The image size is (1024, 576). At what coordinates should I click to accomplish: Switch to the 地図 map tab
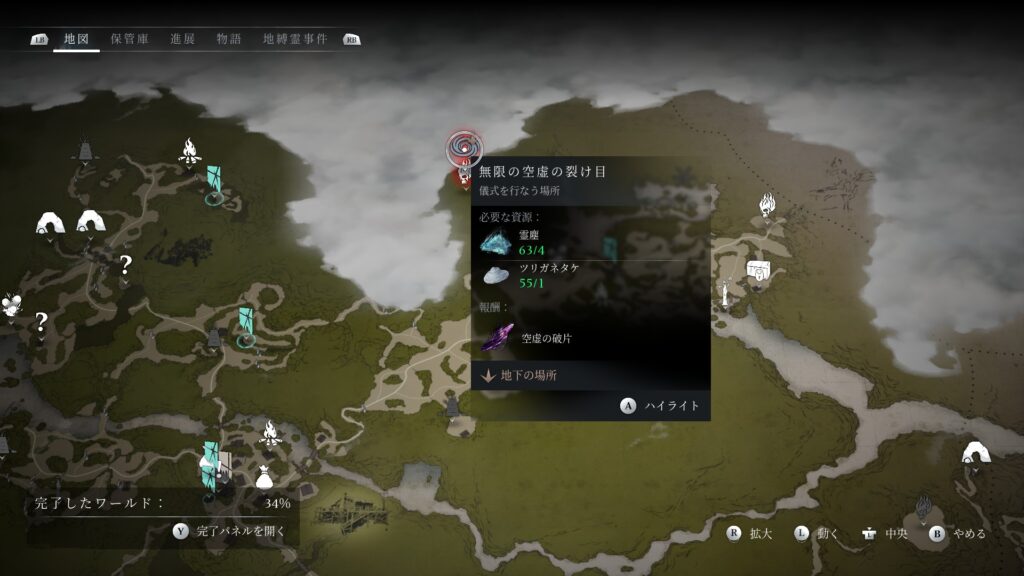point(76,39)
